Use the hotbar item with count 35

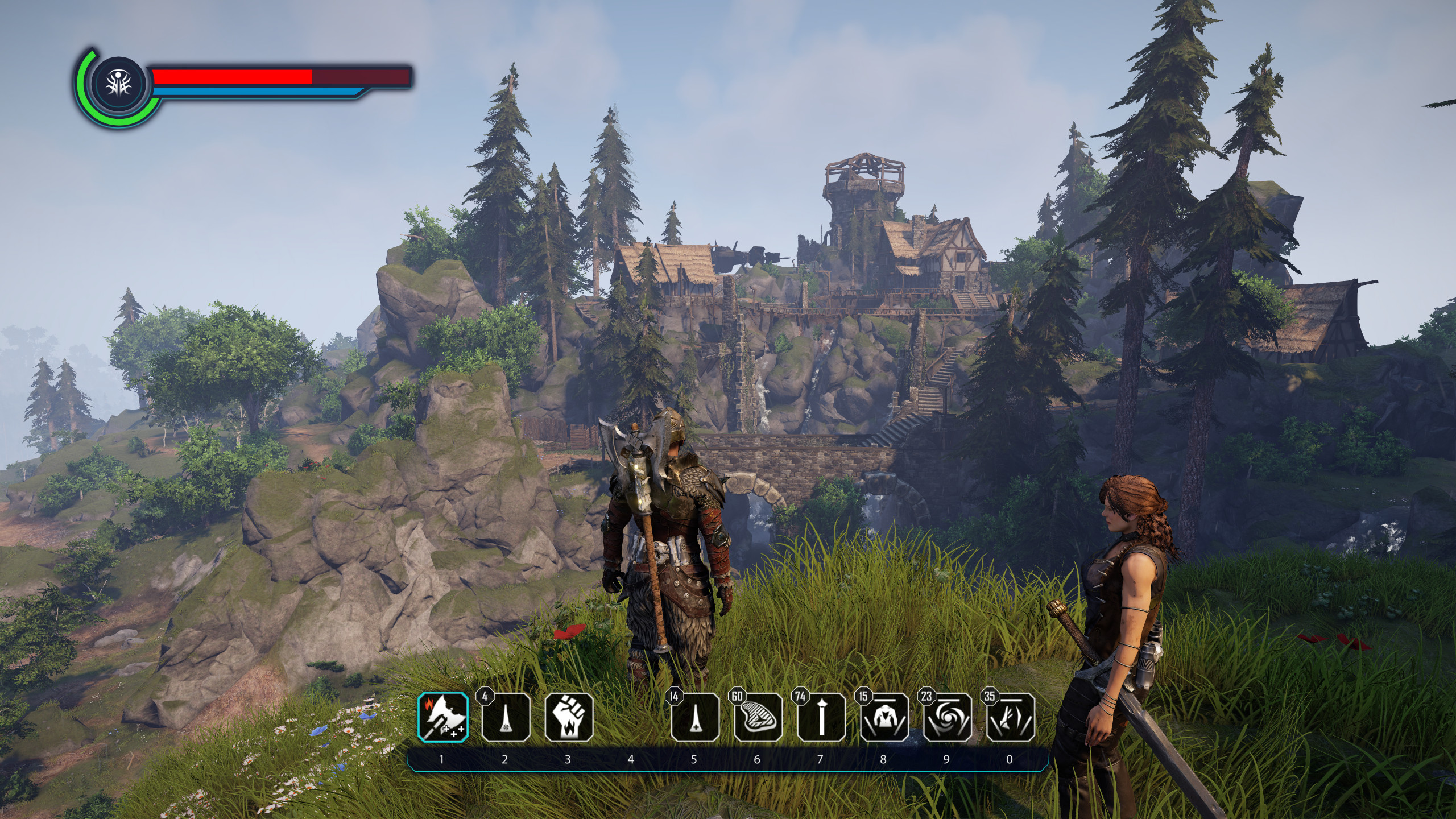click(1010, 717)
